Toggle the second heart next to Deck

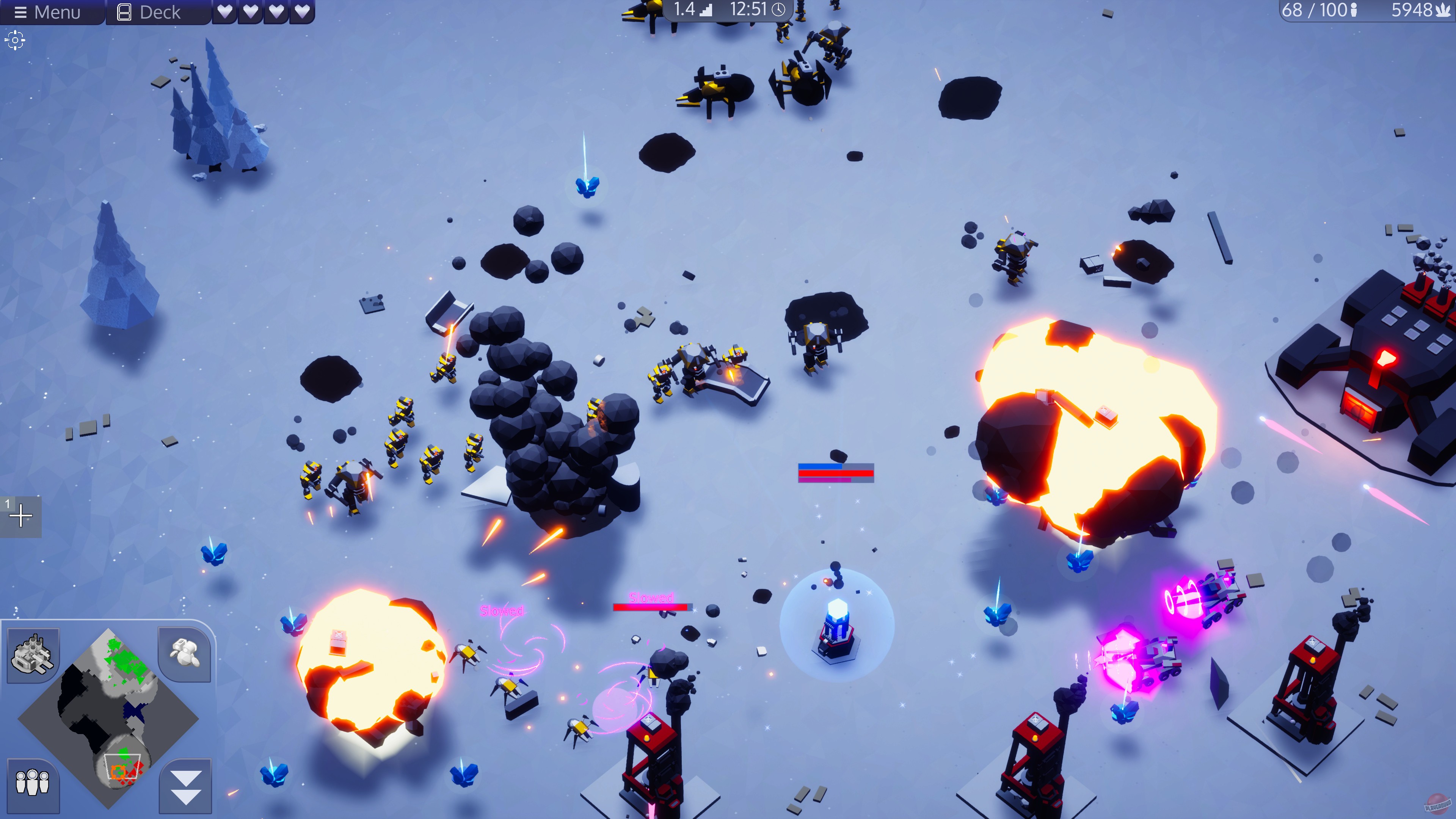251,13
